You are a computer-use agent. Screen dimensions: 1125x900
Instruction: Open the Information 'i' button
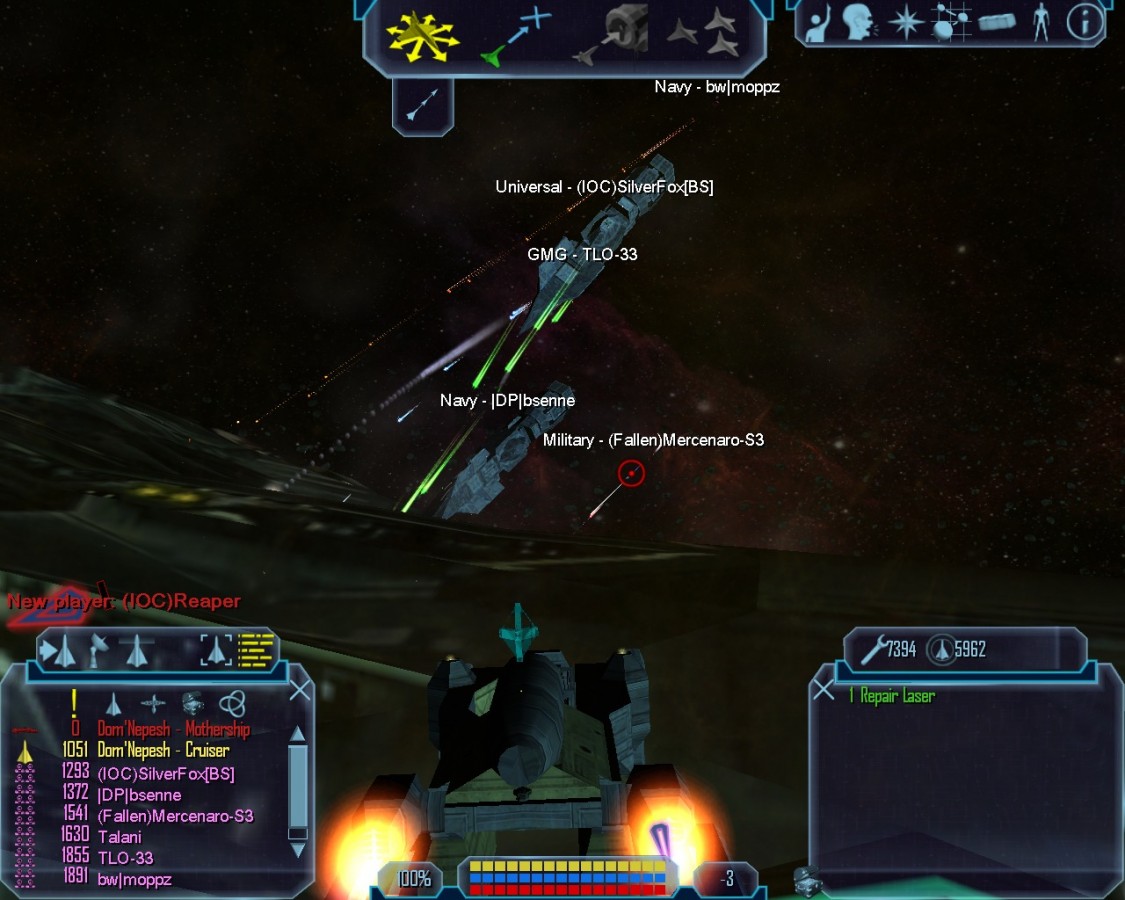[1084, 22]
